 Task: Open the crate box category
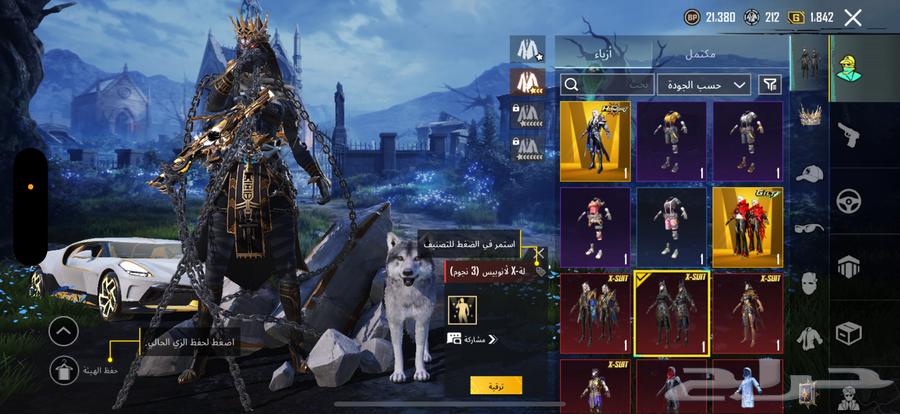(x=848, y=331)
